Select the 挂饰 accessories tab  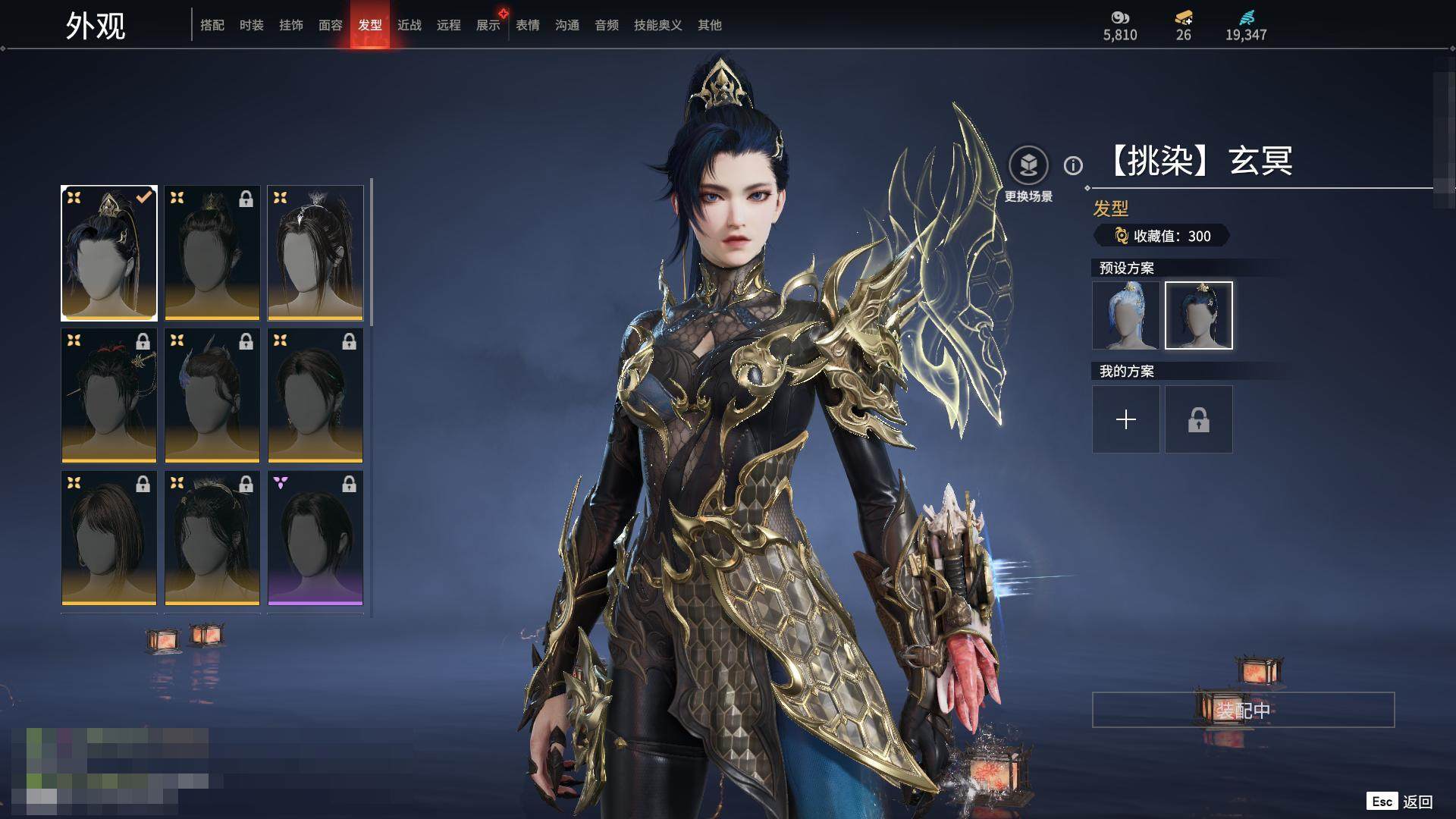coord(291,25)
